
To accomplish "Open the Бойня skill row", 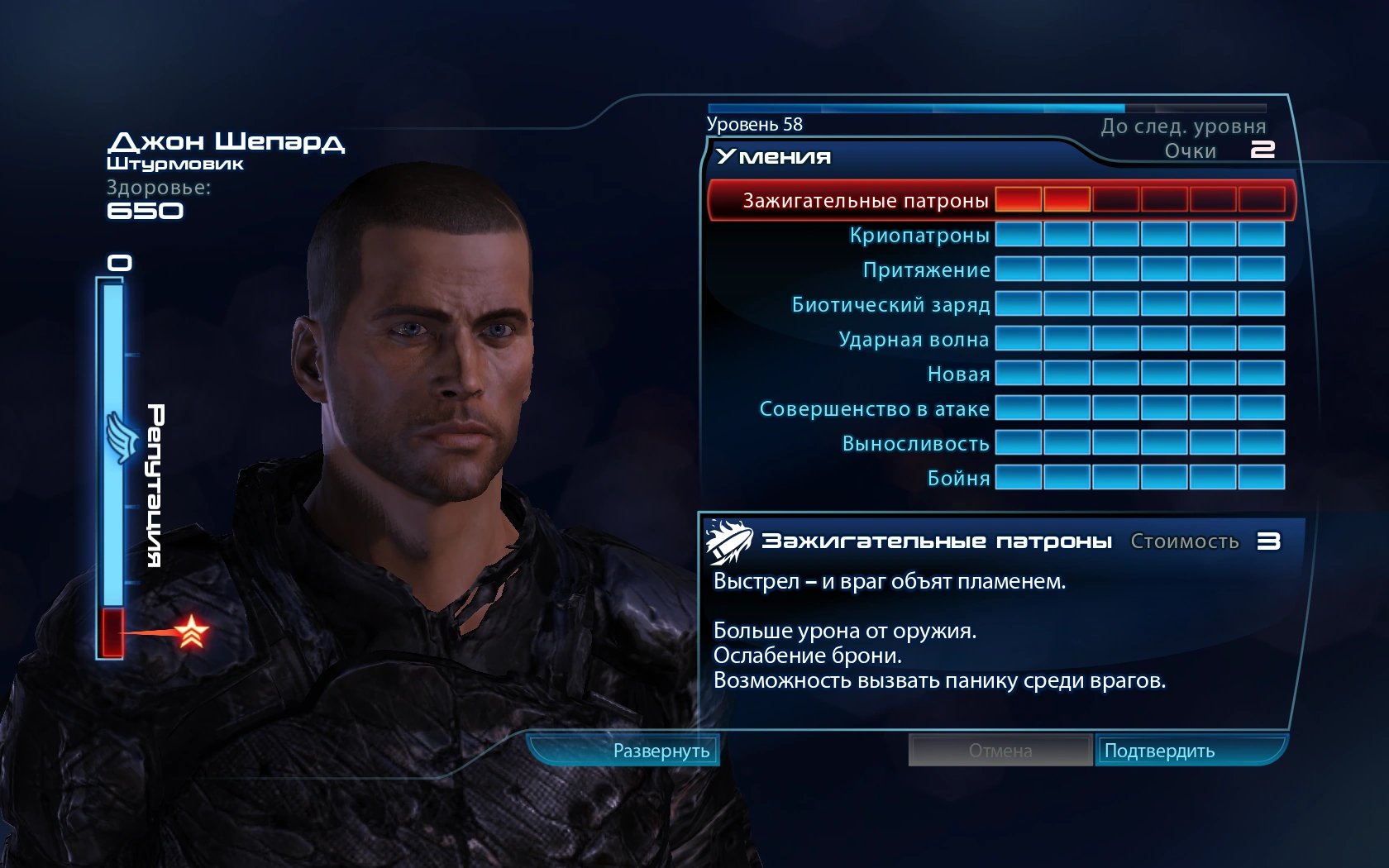I will pos(958,479).
